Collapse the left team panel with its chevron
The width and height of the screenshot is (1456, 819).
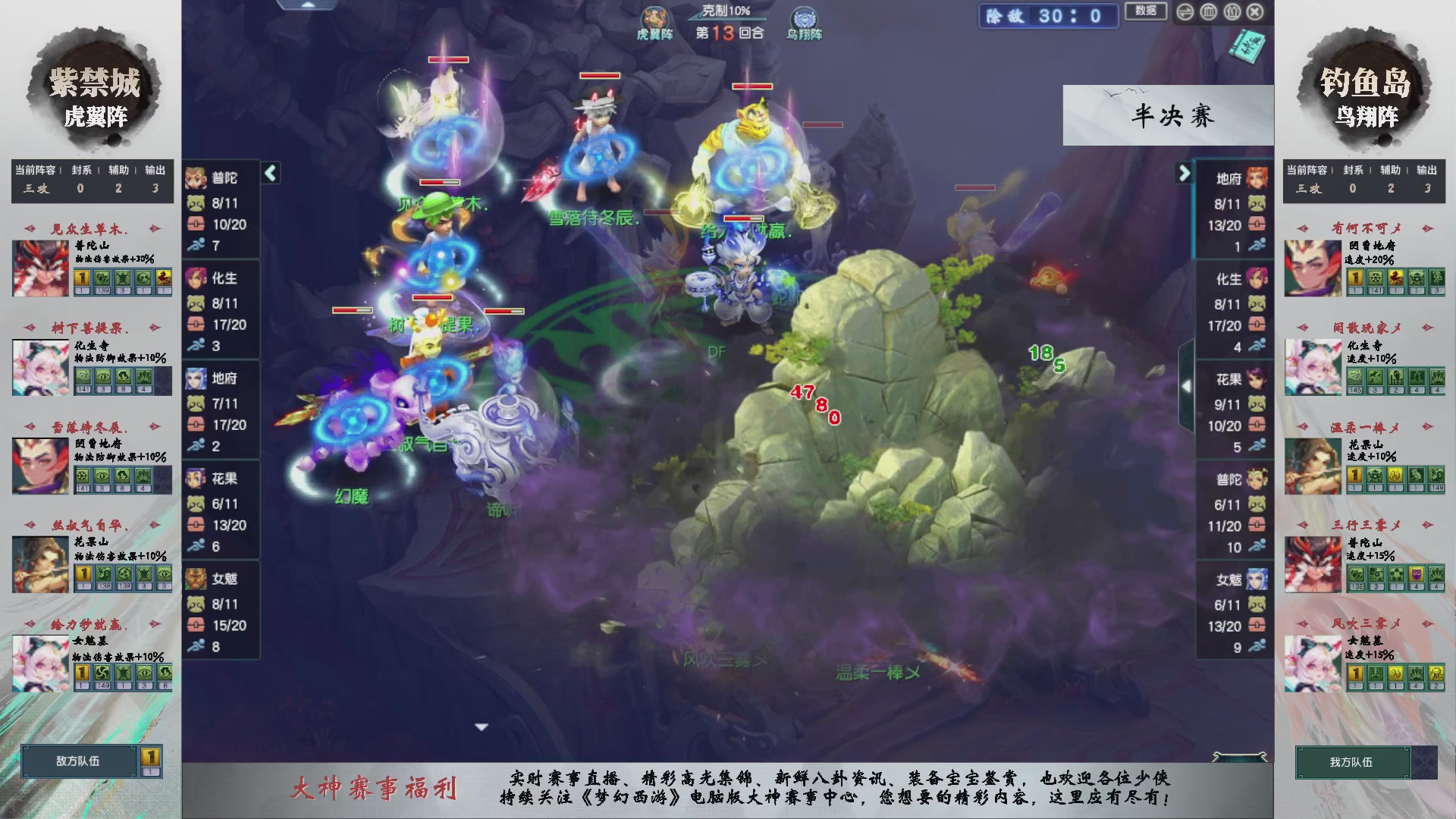click(270, 173)
